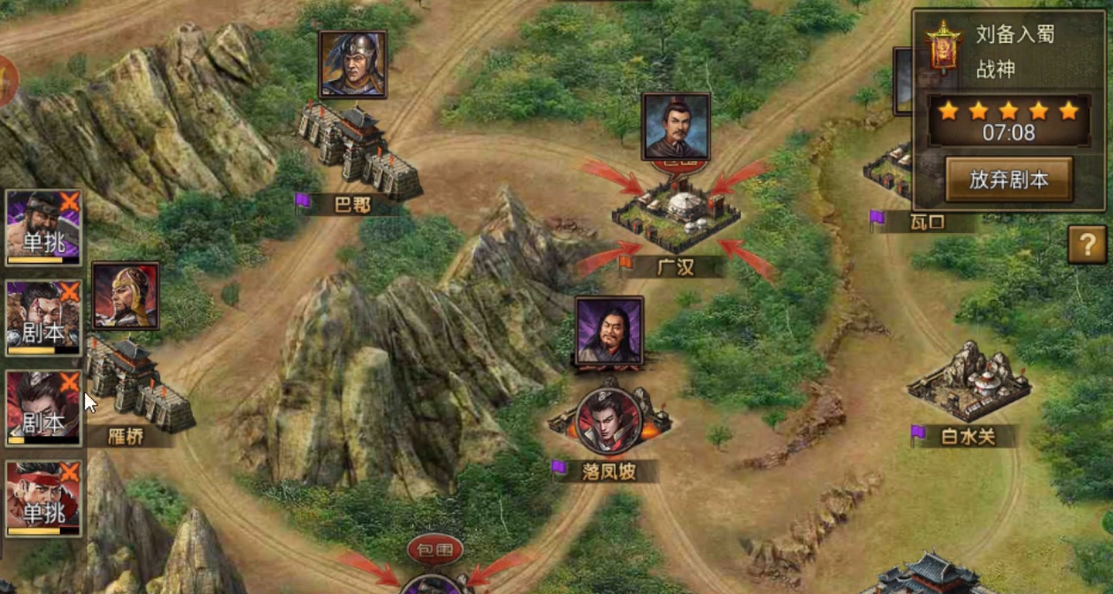Select the red-headband general's 单挑 tile
The width and height of the screenshot is (1113, 594).
click(x=44, y=497)
